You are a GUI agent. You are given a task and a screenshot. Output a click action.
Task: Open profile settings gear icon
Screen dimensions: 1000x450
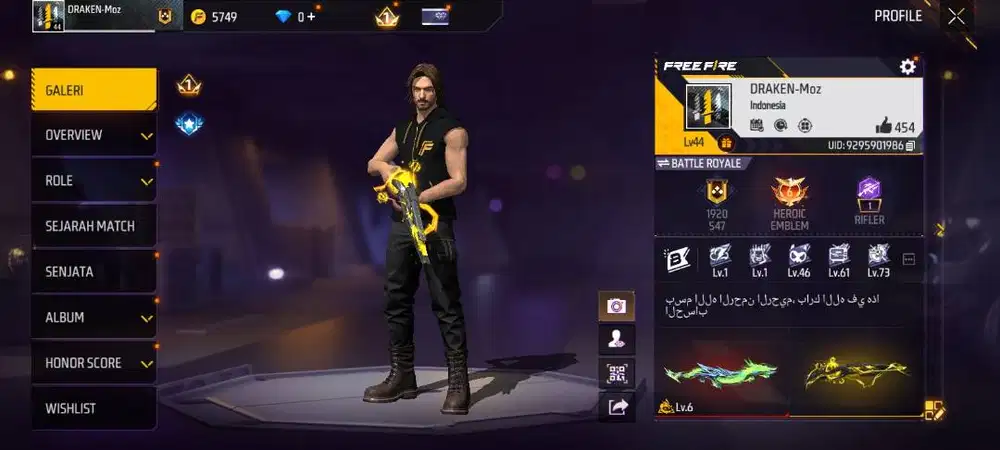tap(908, 66)
